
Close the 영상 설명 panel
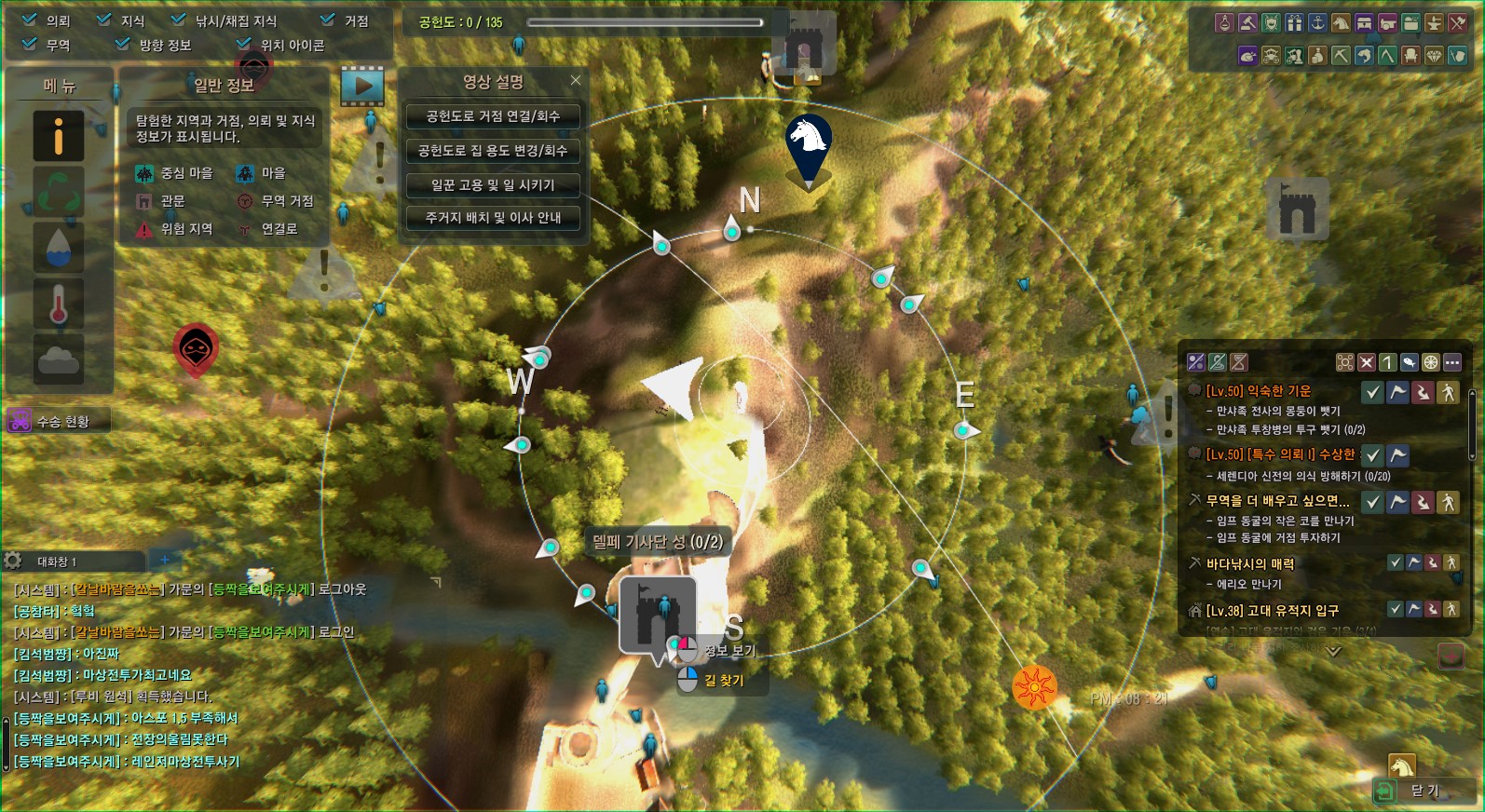coord(576,80)
